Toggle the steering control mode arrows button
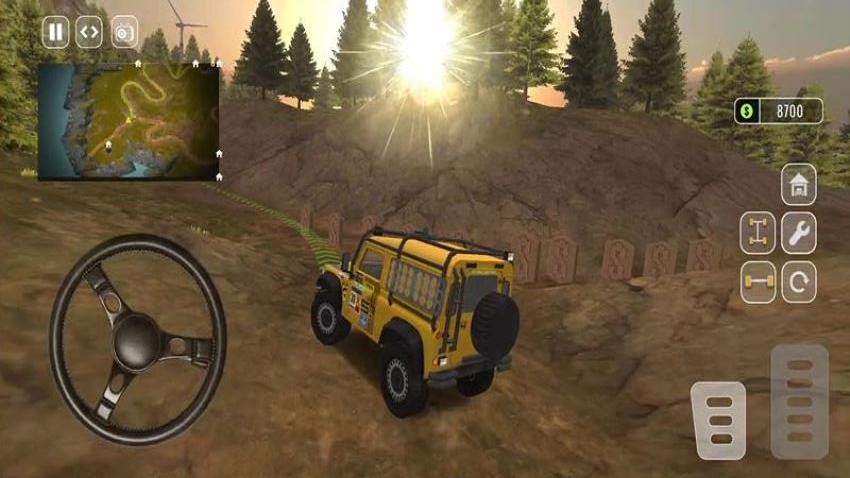 click(x=90, y=32)
